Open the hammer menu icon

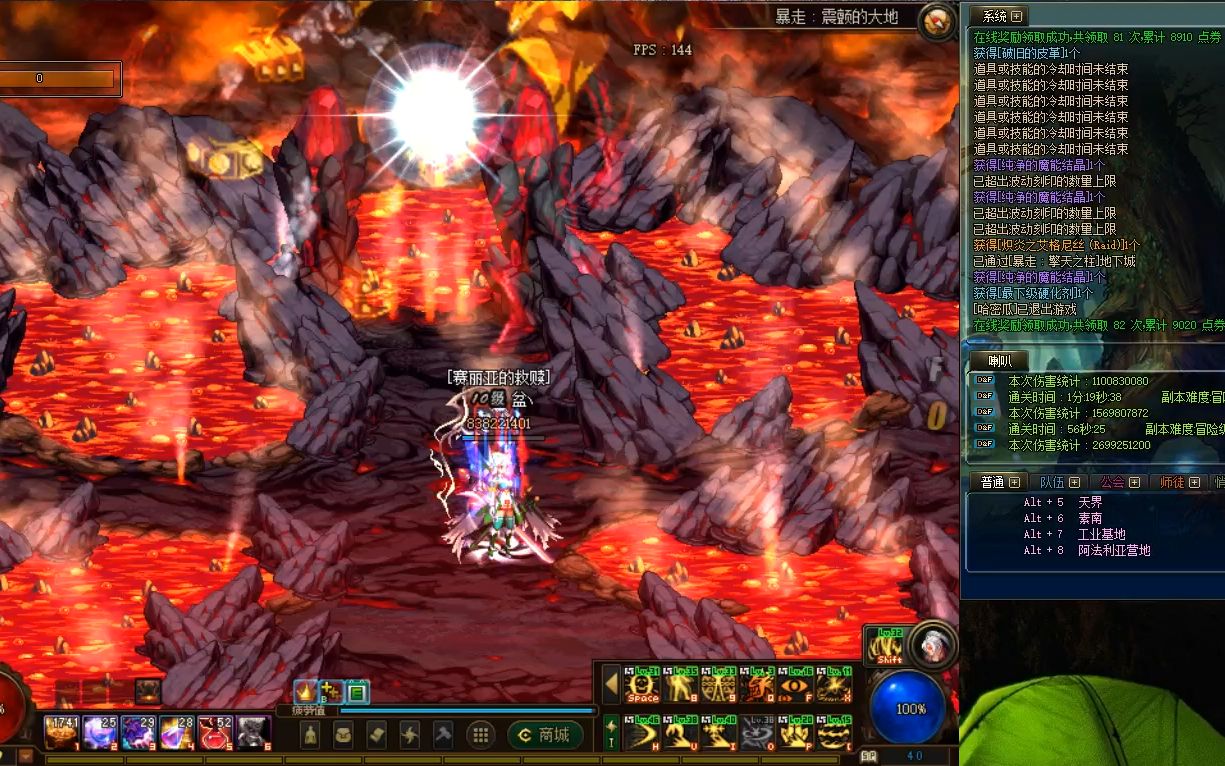(x=442, y=735)
